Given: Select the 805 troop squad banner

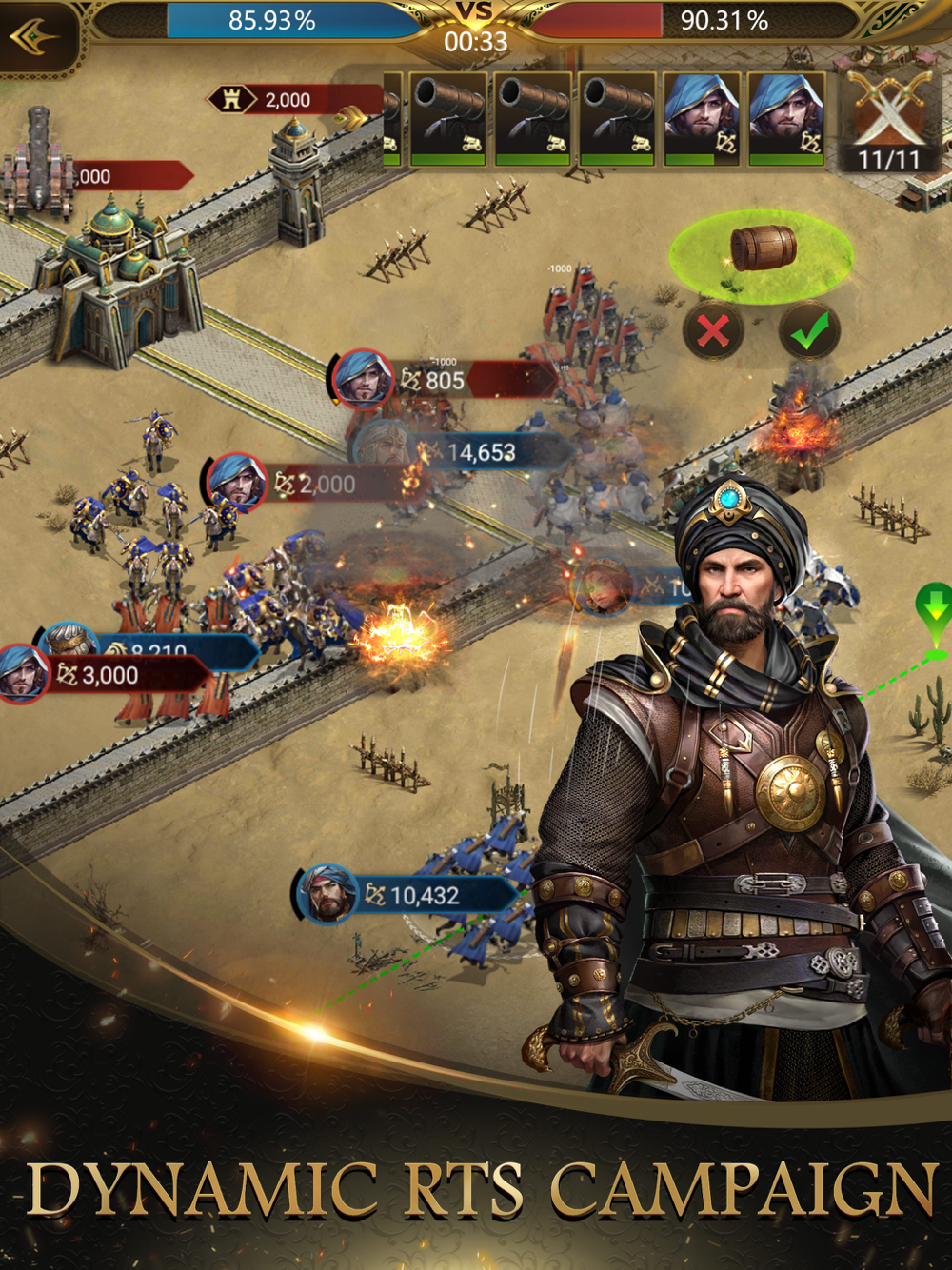Looking at the screenshot, I should [442, 380].
